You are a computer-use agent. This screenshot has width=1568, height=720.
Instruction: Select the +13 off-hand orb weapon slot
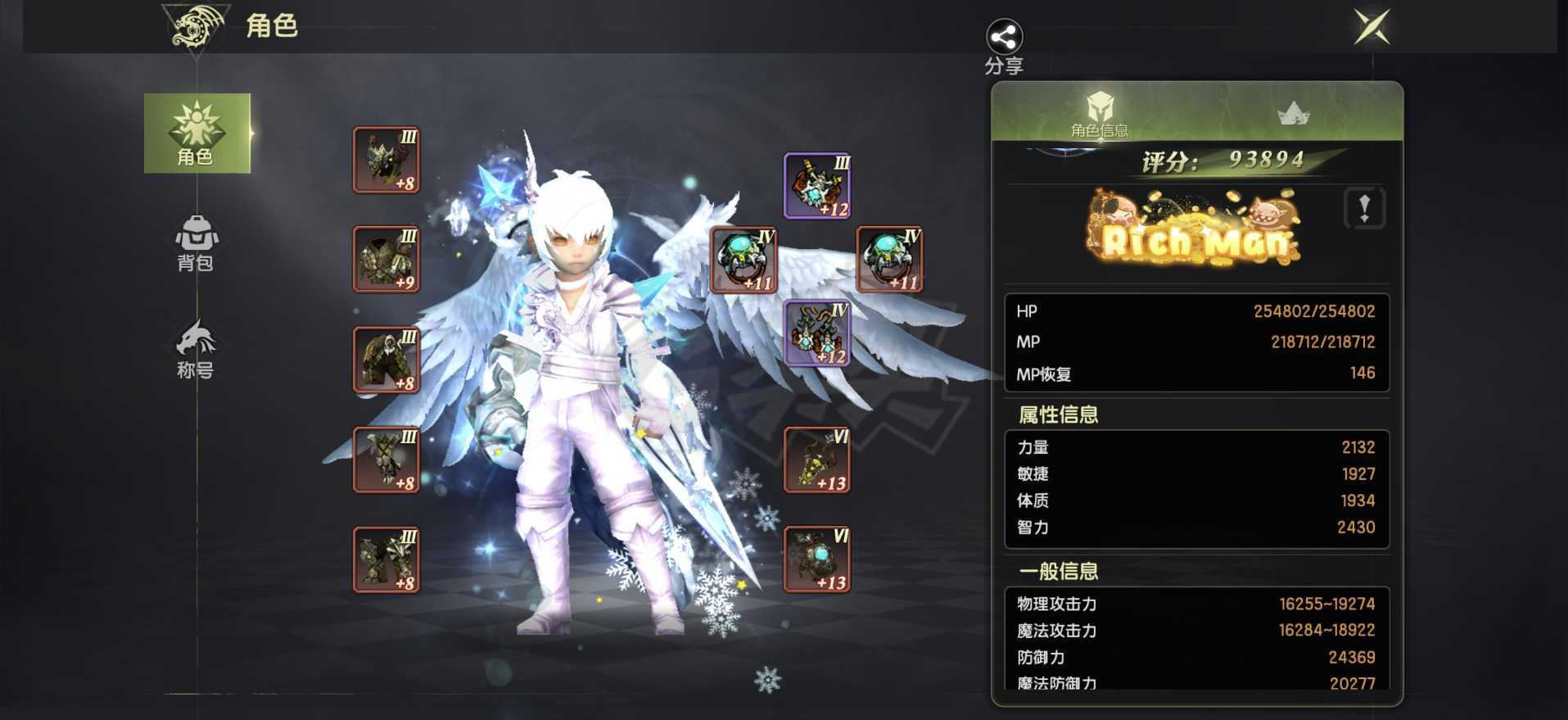pos(817,559)
